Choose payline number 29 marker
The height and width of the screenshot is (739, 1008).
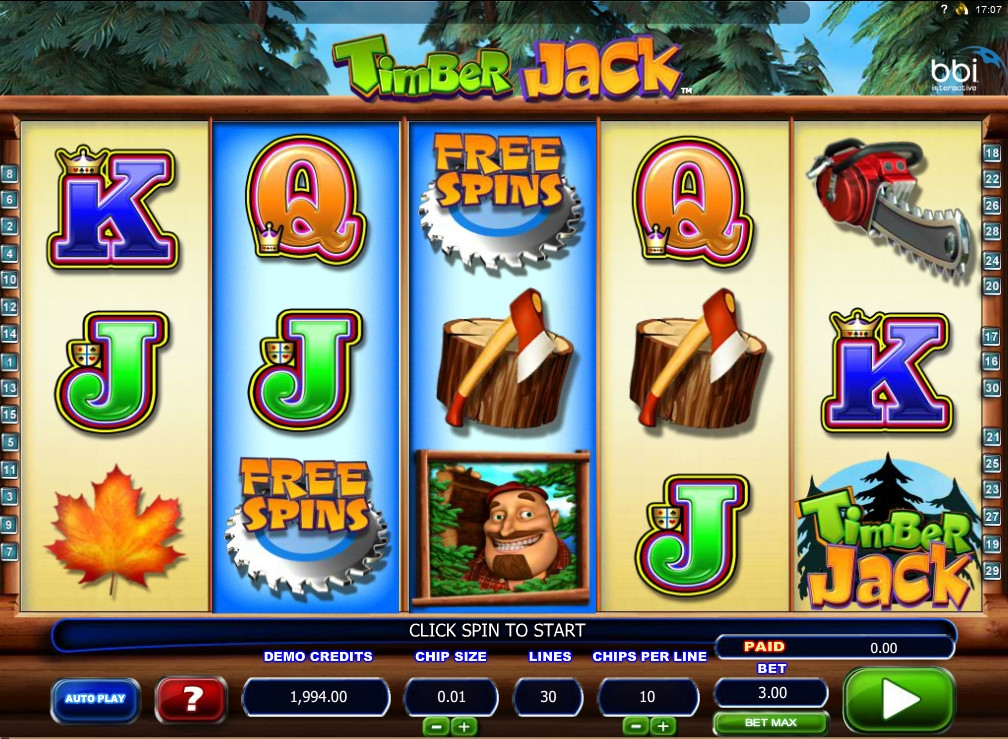click(992, 570)
